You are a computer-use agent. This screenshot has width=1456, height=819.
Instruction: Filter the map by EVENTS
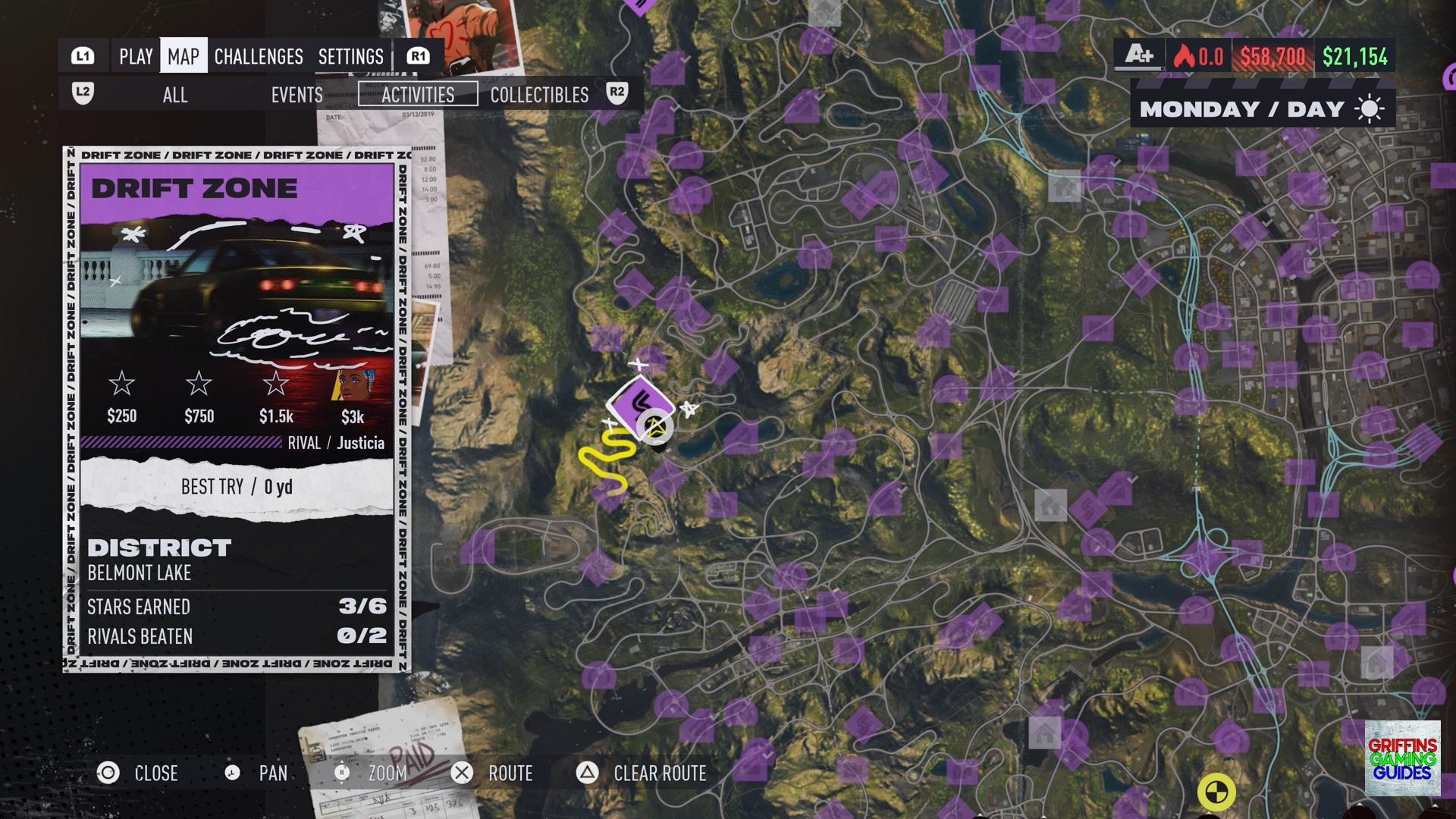click(x=297, y=95)
